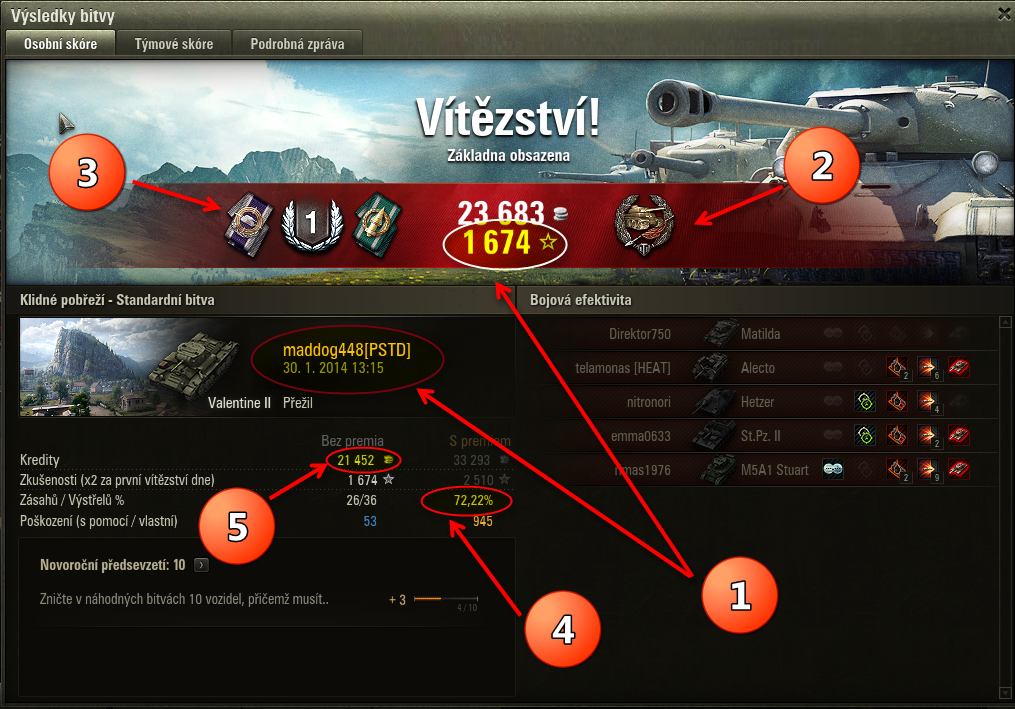Image resolution: width=1015 pixels, height=709 pixels.
Task: Select the Direktor750 Matilda row
Action: click(755, 334)
